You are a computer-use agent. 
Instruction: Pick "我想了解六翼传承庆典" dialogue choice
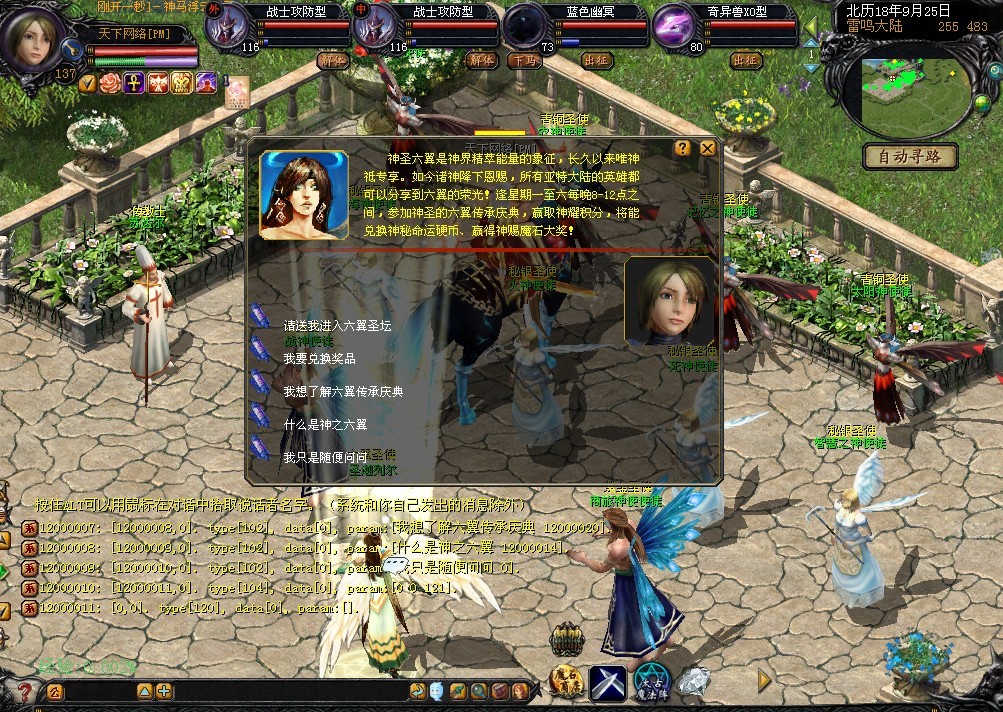(x=342, y=392)
